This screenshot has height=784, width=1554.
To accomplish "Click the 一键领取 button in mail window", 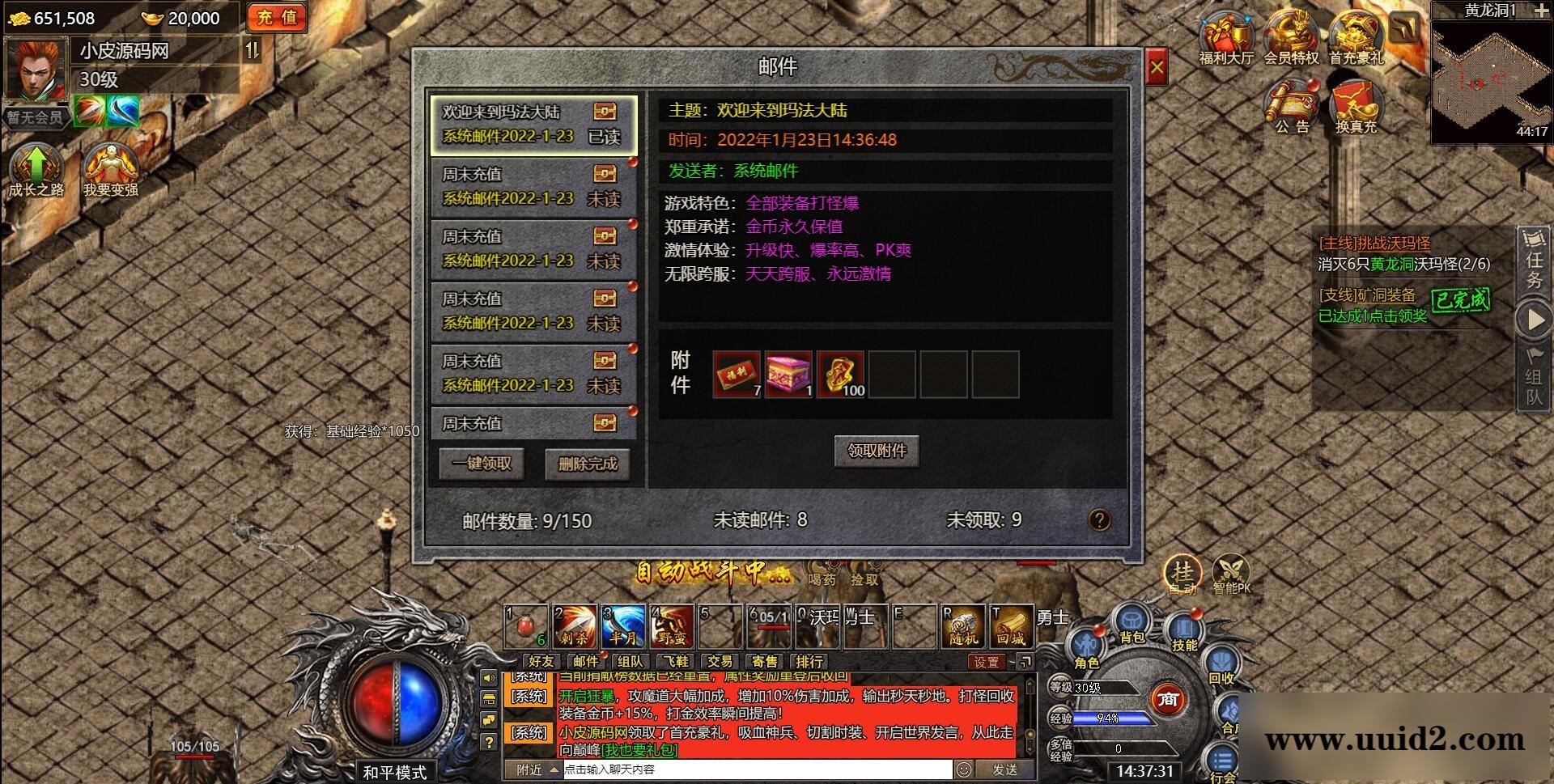I will (x=481, y=464).
